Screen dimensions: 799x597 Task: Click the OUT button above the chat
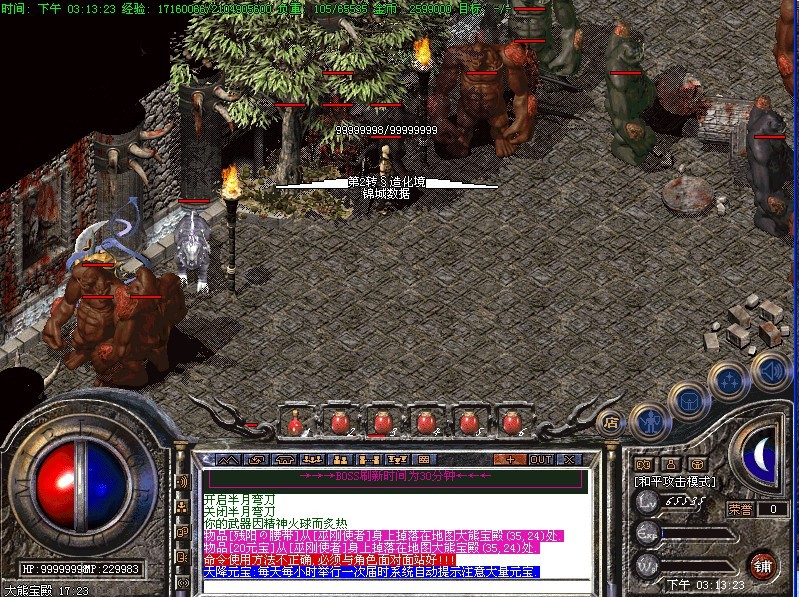[x=541, y=459]
